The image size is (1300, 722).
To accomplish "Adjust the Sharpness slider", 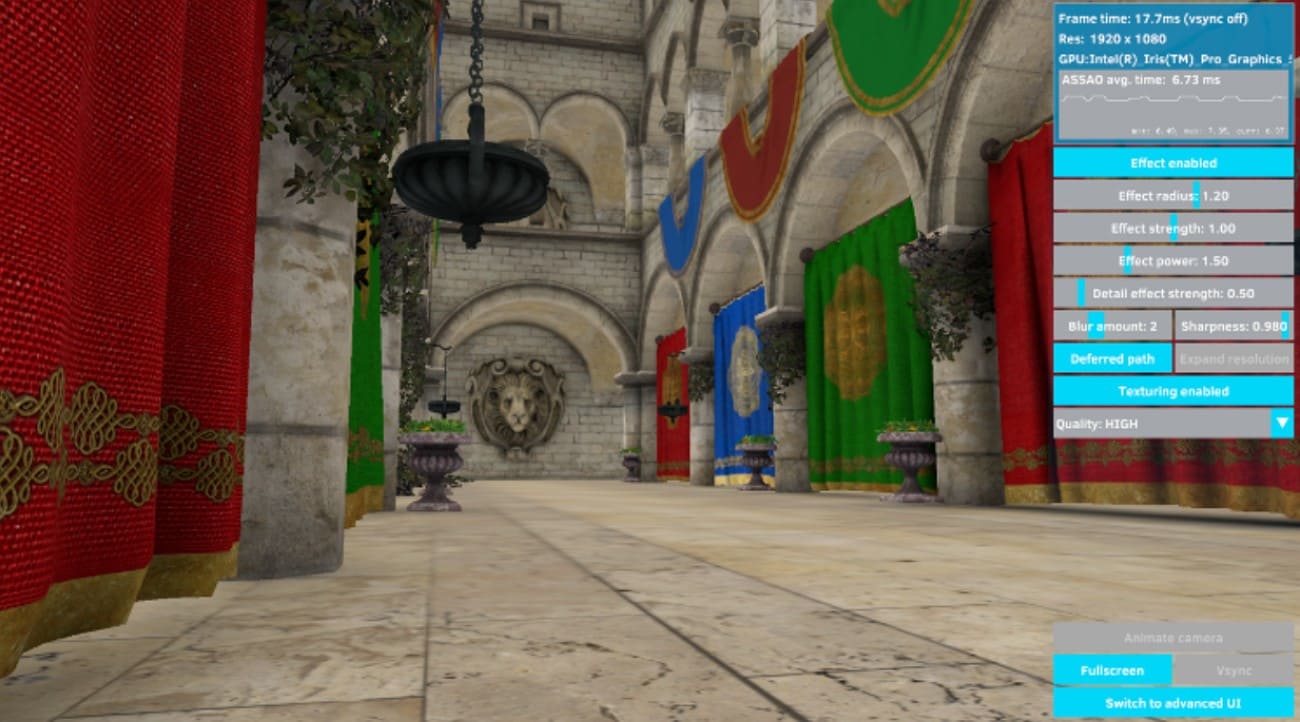I will point(1284,326).
